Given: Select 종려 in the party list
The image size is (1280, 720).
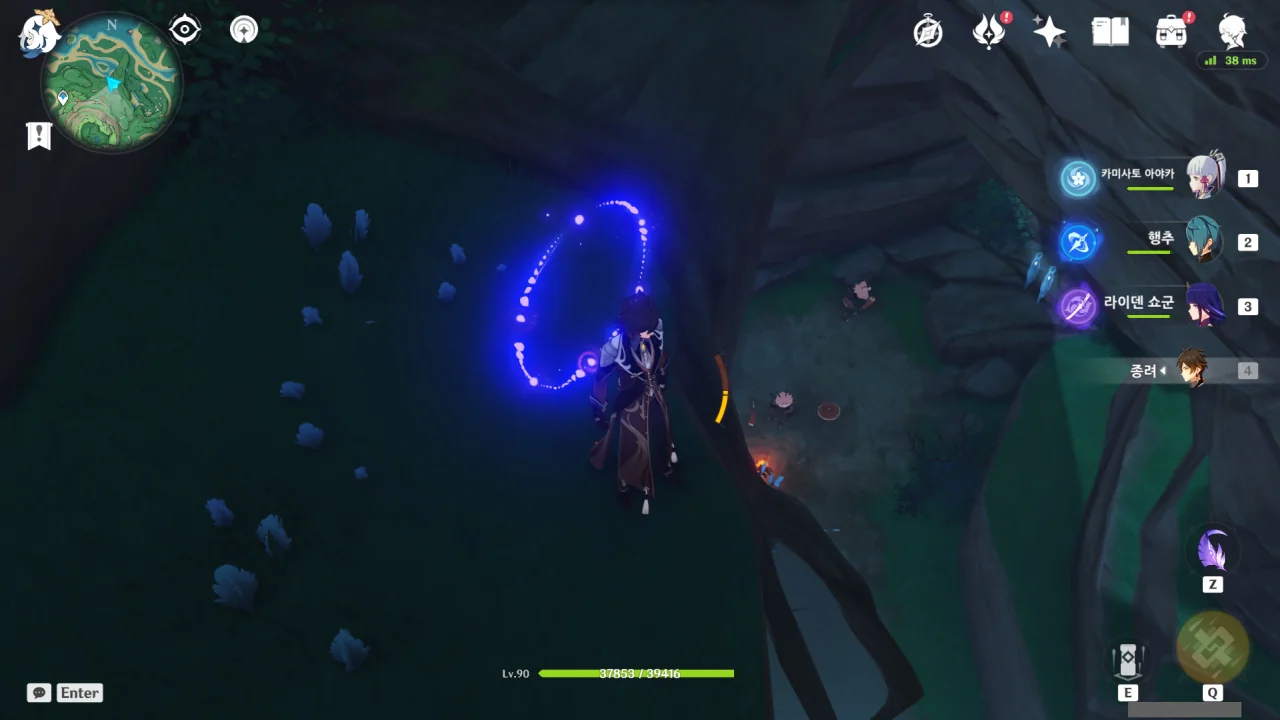Looking at the screenshot, I should (1192, 370).
